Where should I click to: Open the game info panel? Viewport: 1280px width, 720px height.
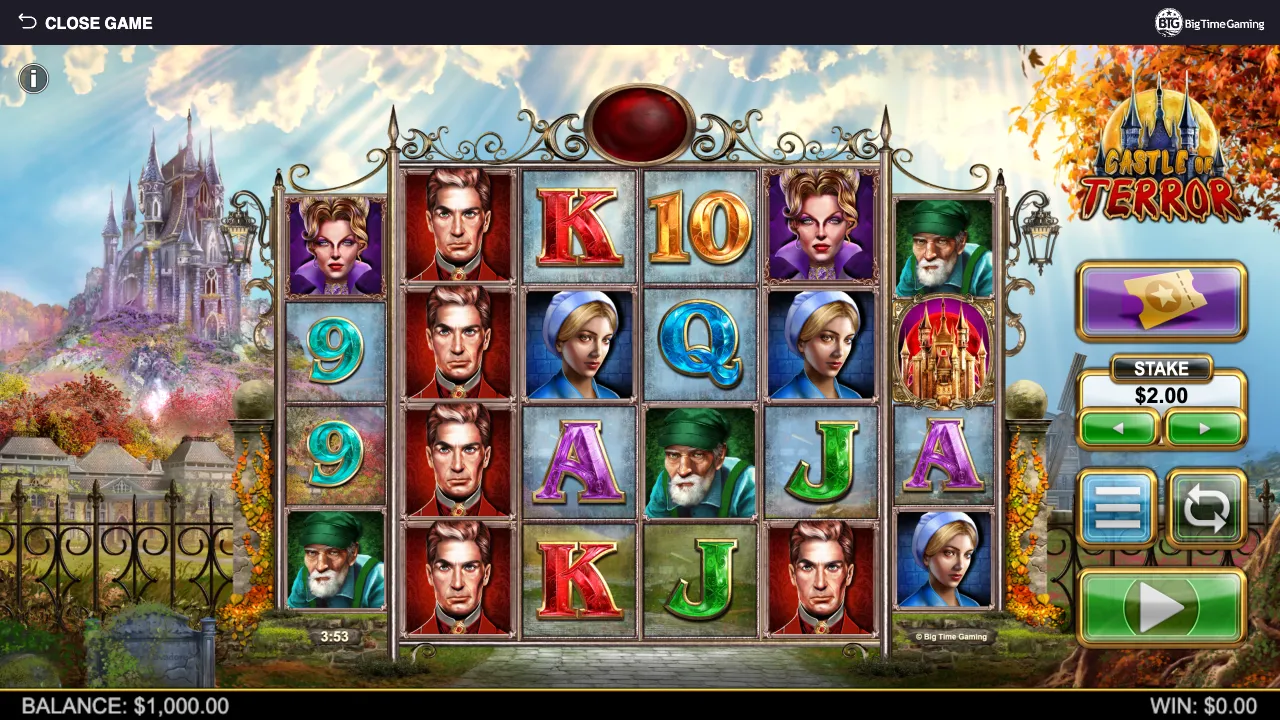[x=33, y=78]
